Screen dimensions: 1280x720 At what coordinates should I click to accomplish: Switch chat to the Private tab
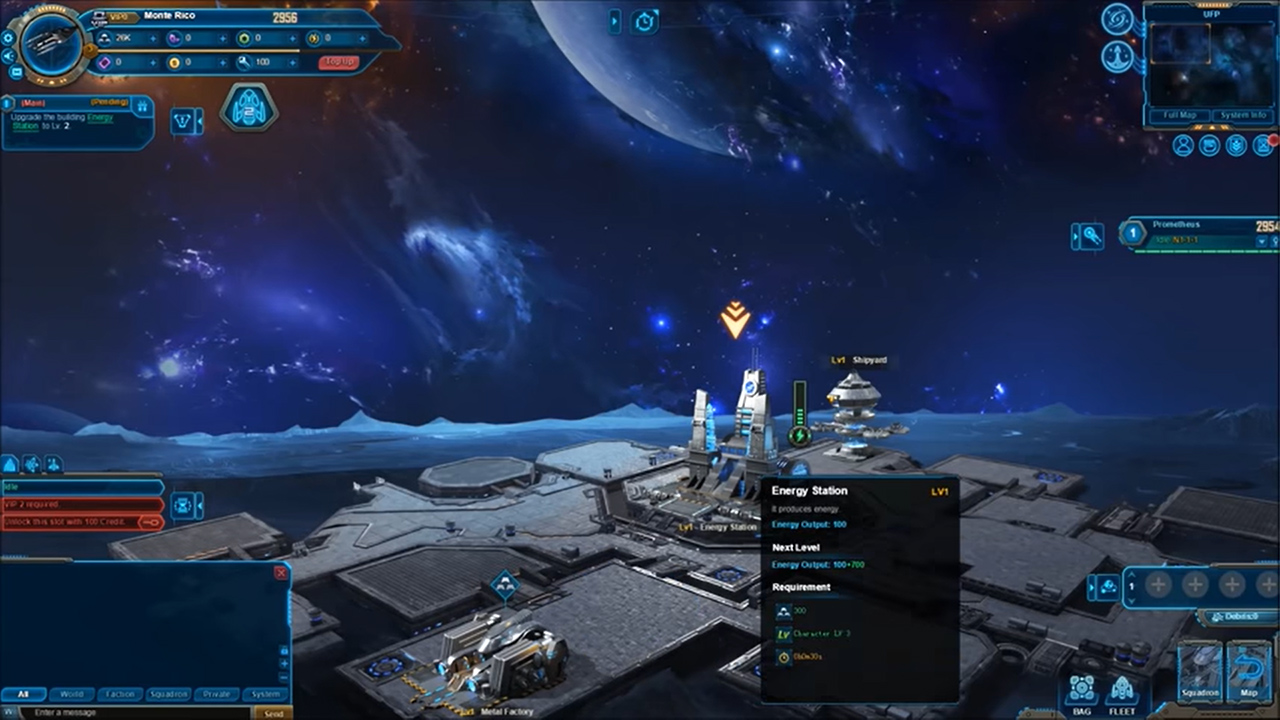[217, 694]
